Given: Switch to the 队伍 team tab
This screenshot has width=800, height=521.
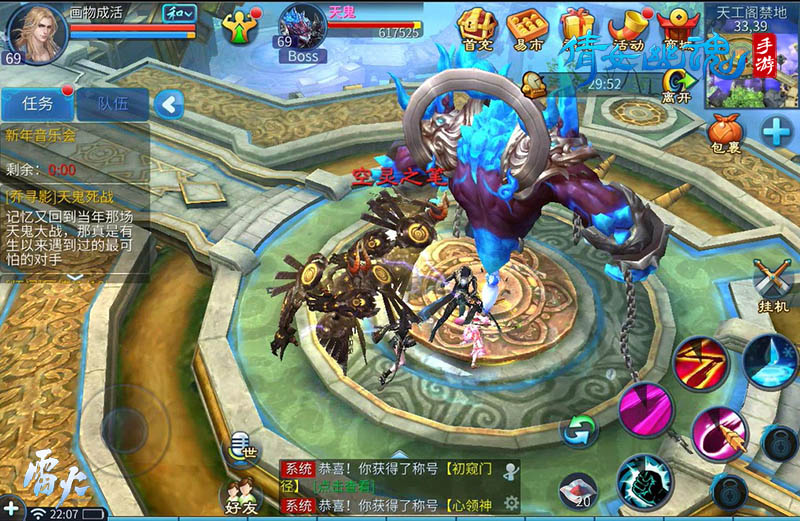Looking at the screenshot, I should coord(112,103).
